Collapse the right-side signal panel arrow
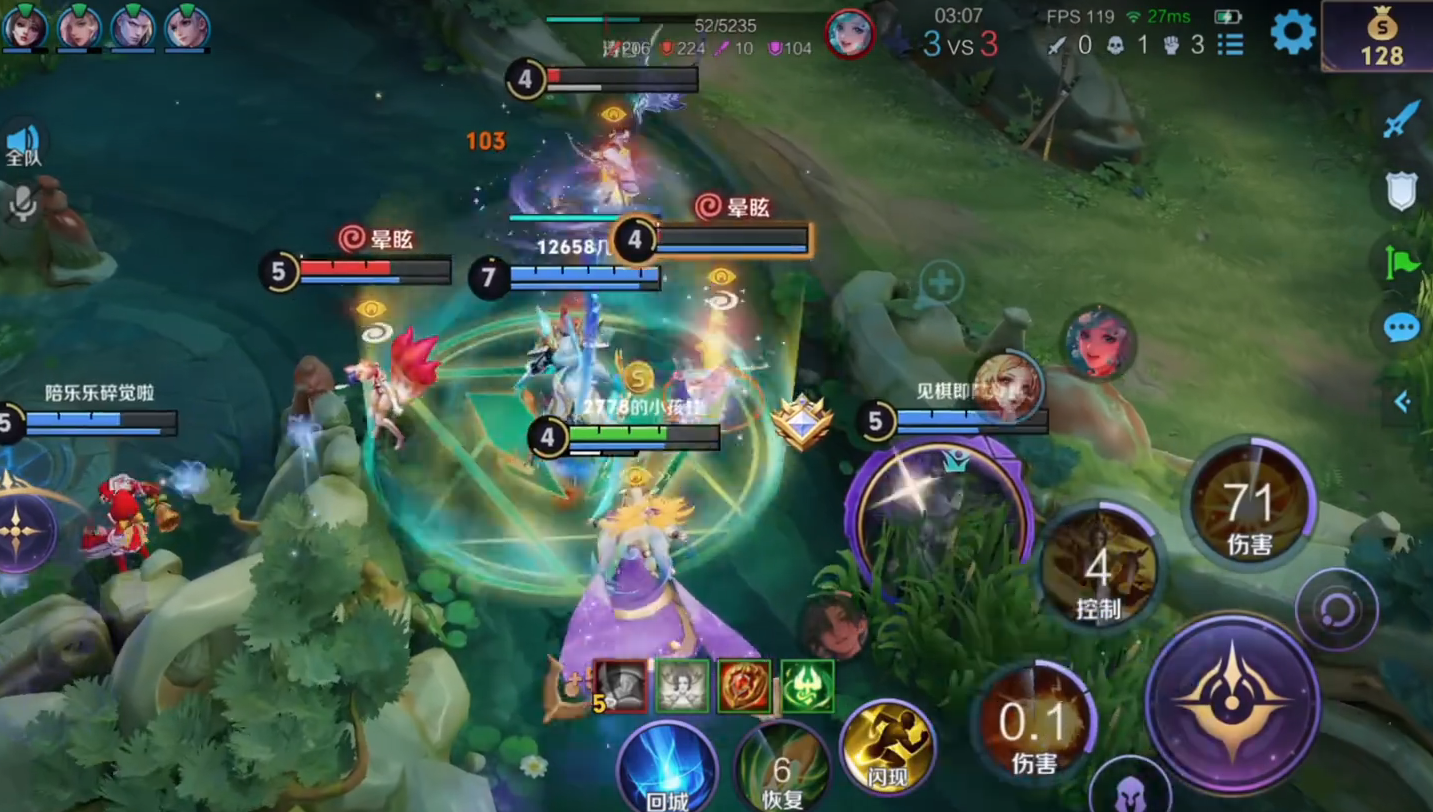 pyautogui.click(x=1402, y=402)
